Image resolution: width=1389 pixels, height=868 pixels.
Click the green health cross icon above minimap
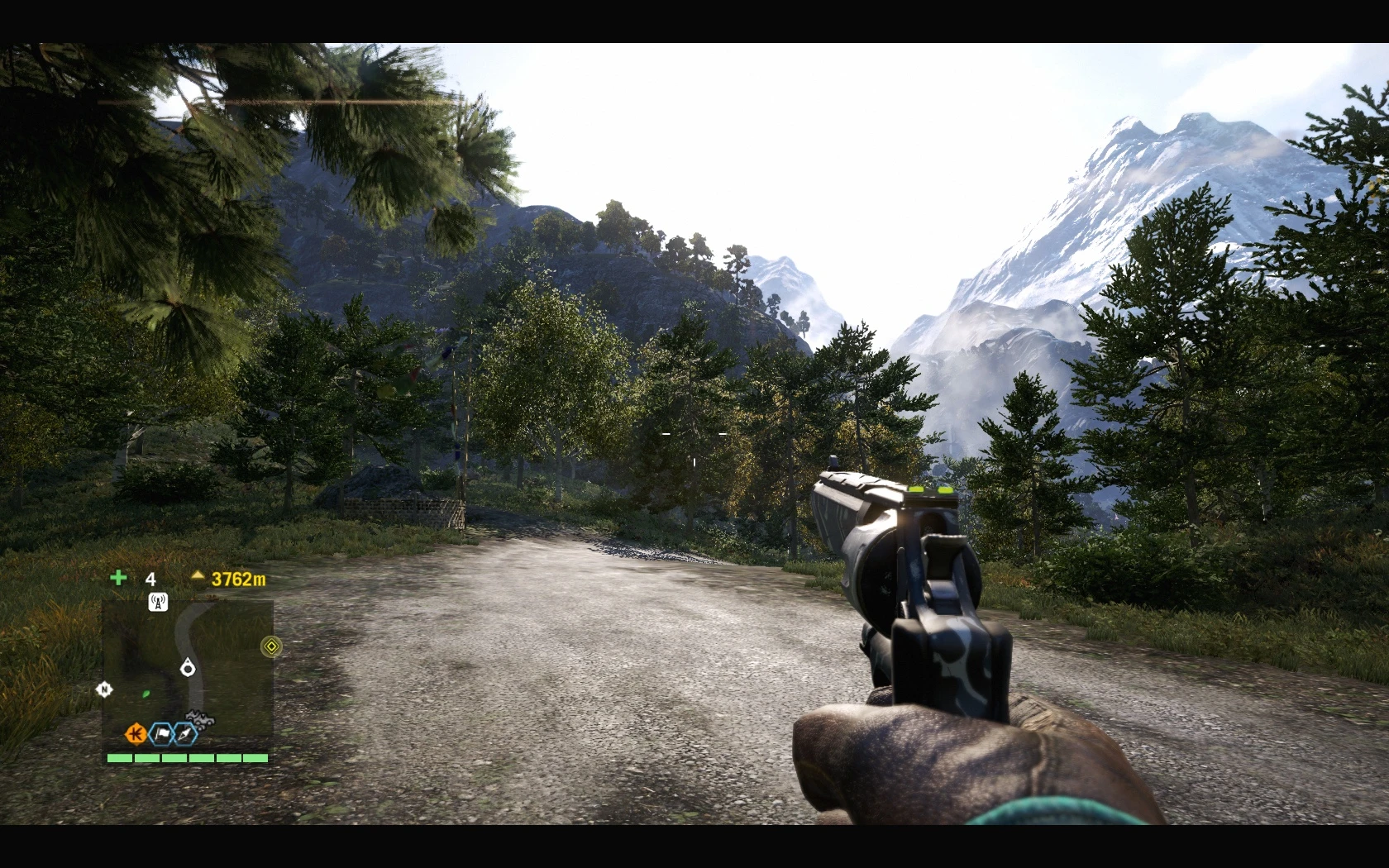coord(117,578)
